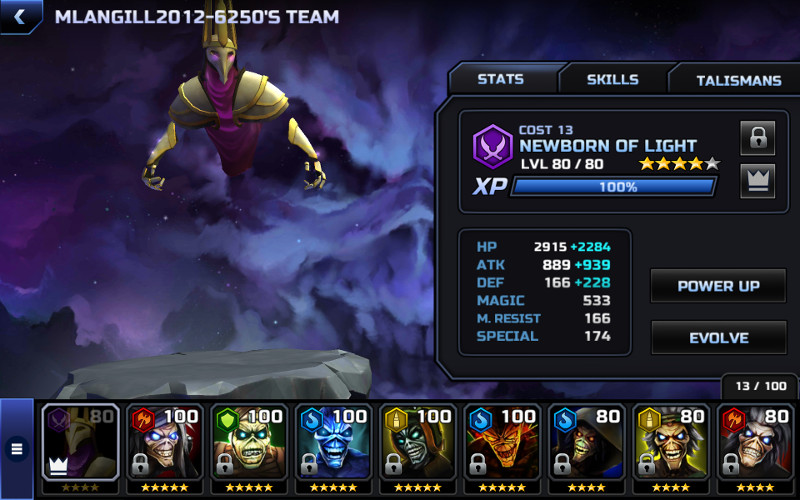Select the blue hooded Eddie at level 80
Screen dimensions: 800x500
tap(586, 443)
